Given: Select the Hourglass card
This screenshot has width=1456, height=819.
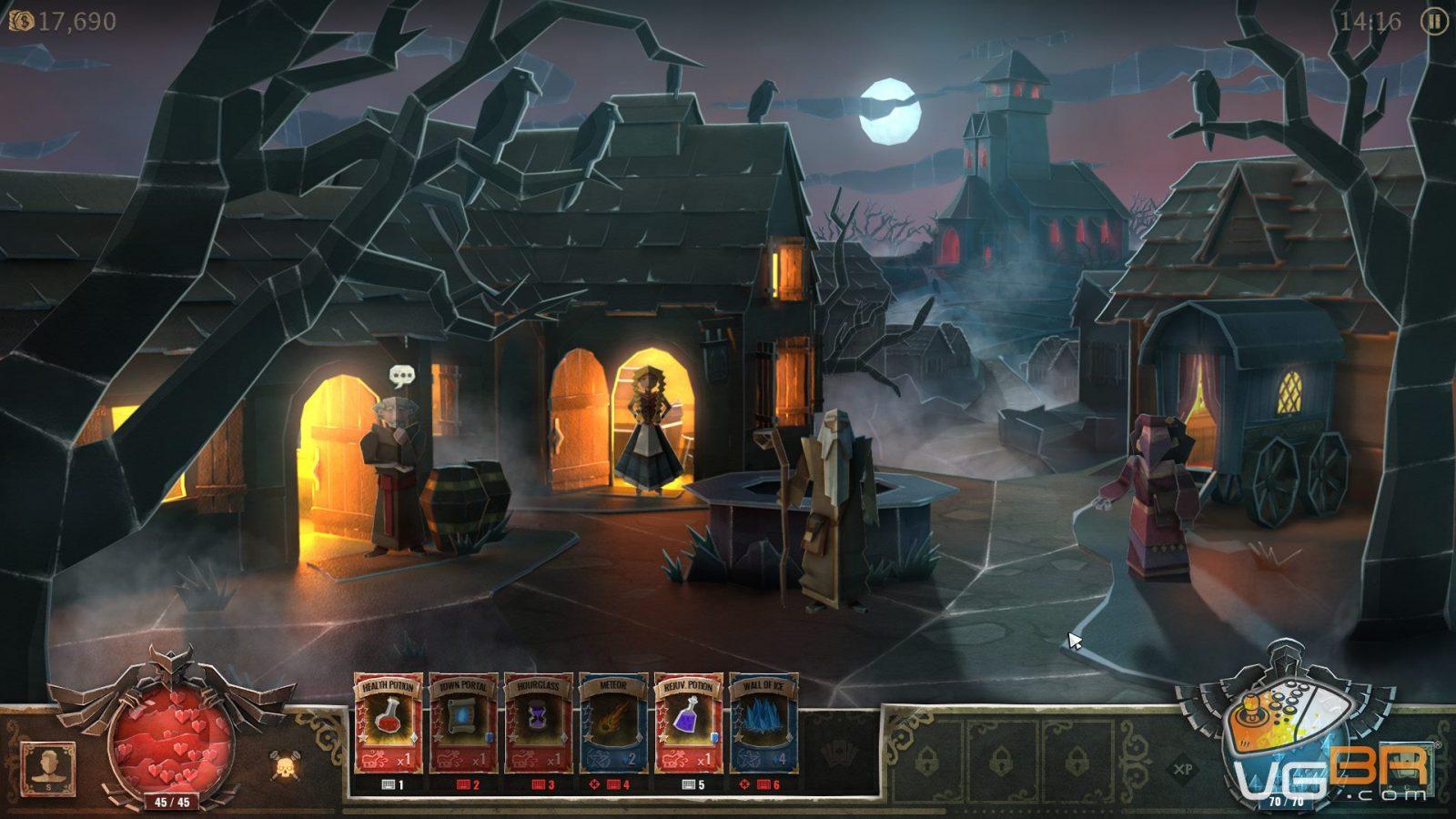Looking at the screenshot, I should 539,723.
